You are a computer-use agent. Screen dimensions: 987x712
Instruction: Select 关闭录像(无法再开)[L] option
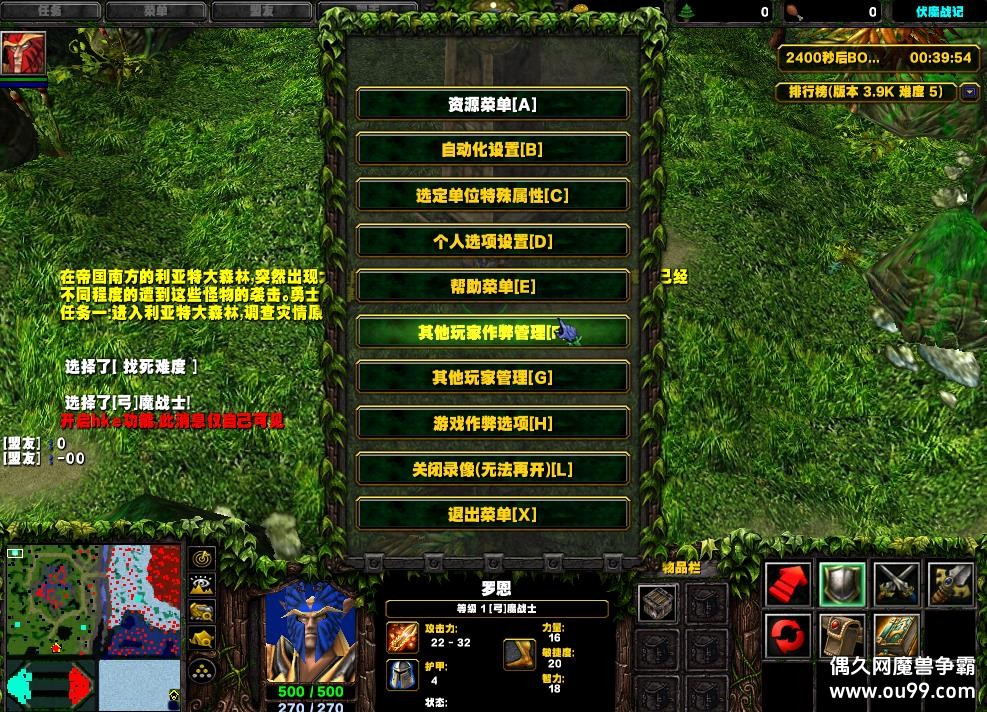(492, 469)
